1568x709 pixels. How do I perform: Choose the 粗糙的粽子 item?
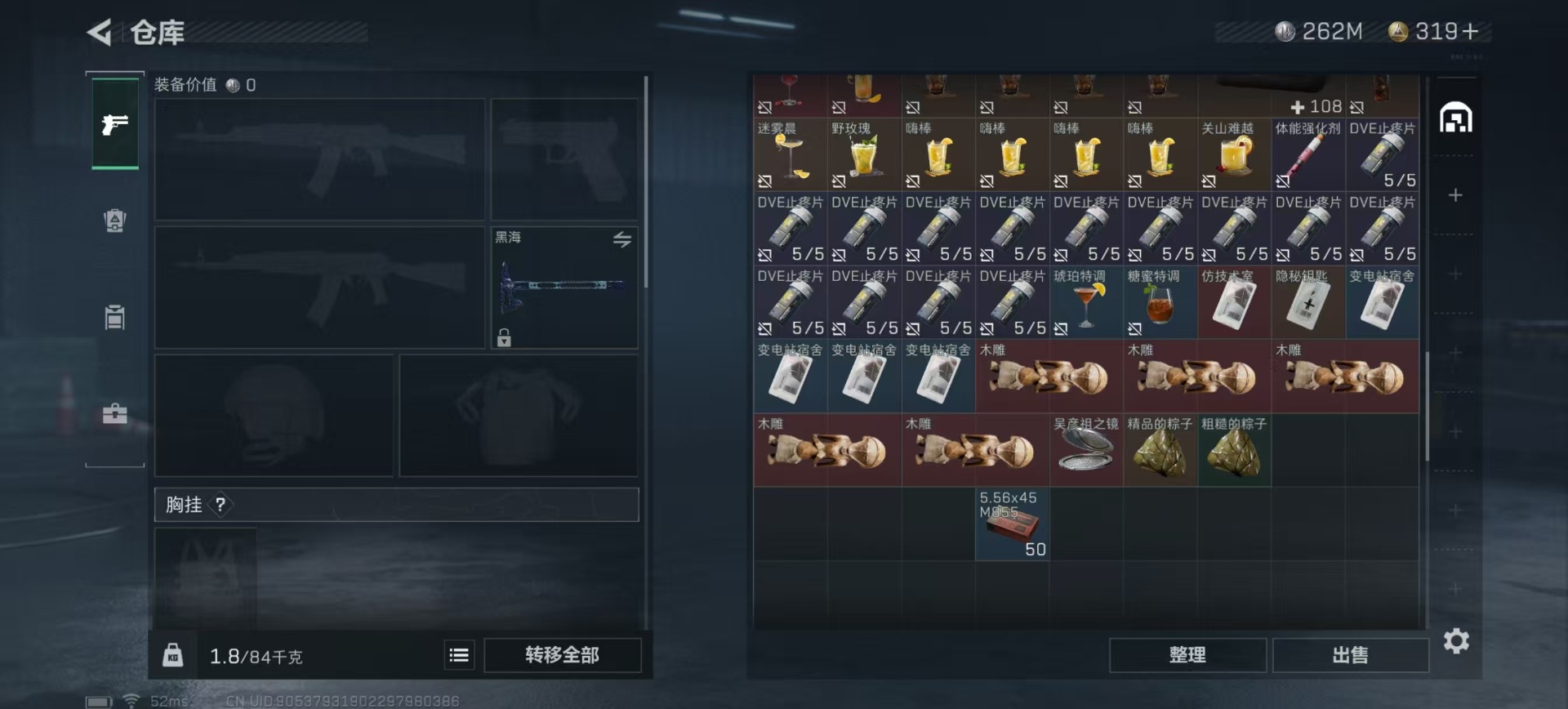pos(1234,450)
